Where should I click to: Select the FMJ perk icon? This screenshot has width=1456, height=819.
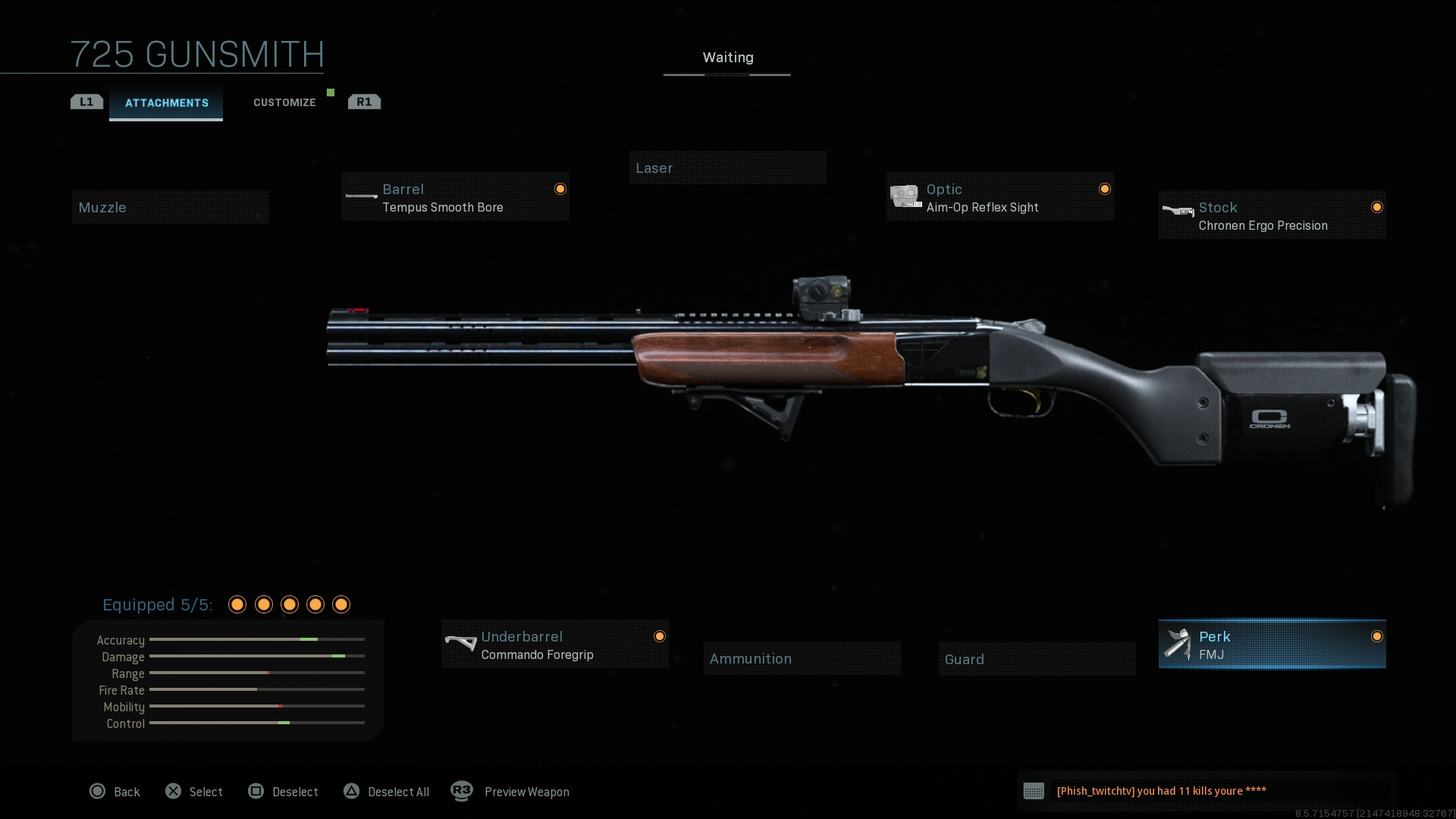pyautogui.click(x=1176, y=644)
